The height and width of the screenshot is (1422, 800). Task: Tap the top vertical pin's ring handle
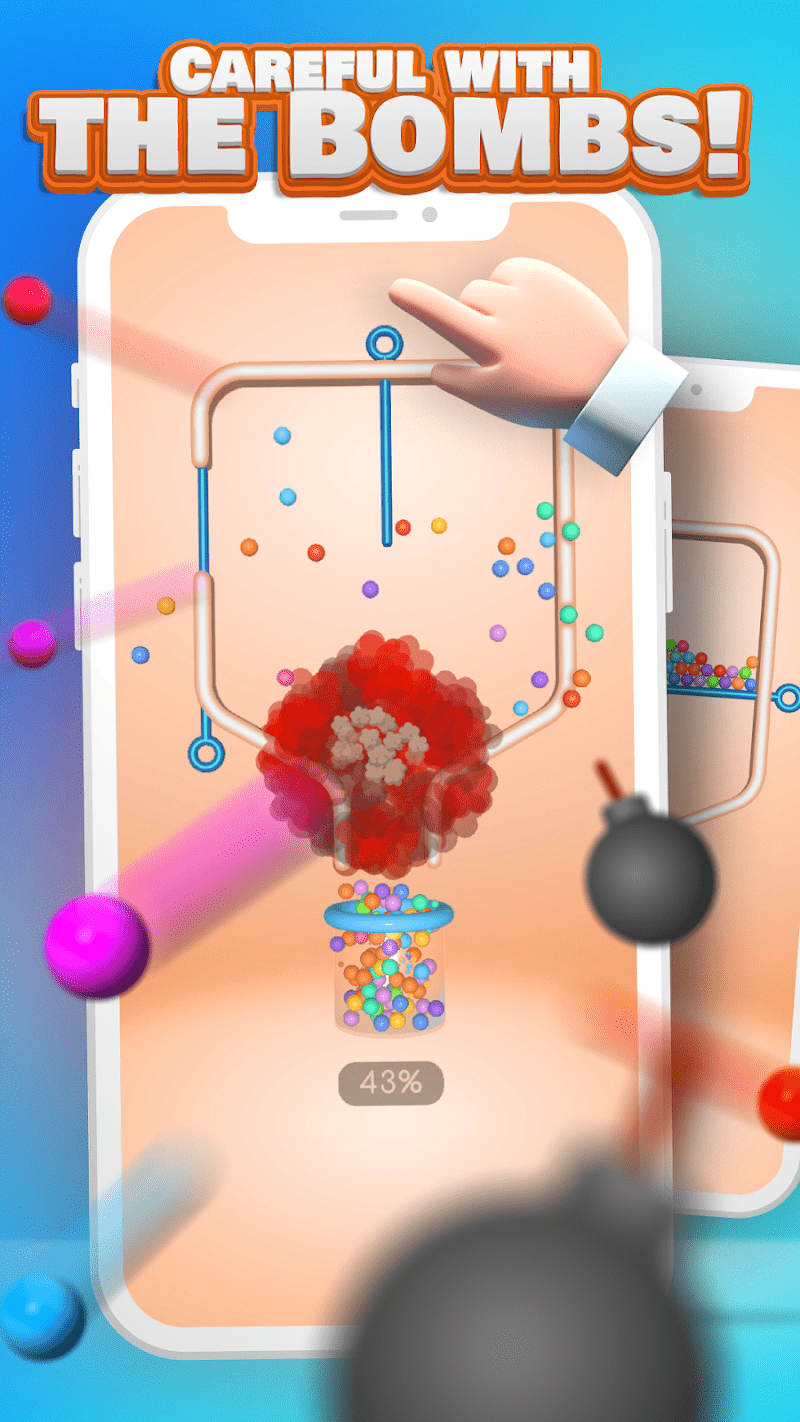point(382,343)
